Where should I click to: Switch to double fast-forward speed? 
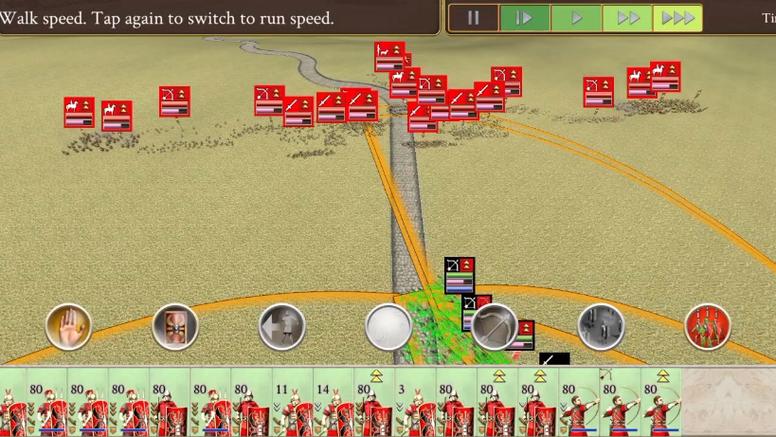(x=627, y=18)
